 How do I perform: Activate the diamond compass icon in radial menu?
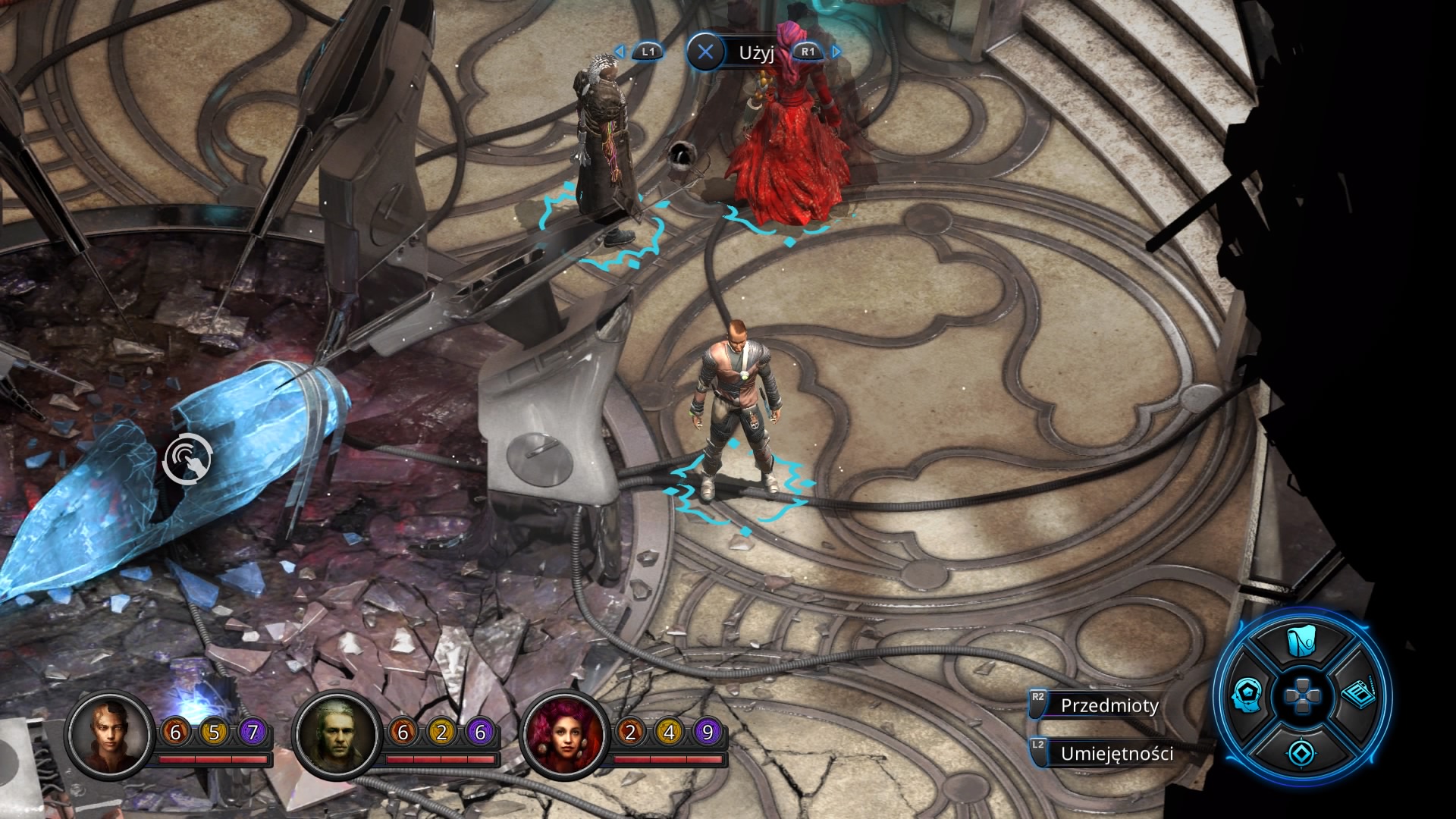[x=1302, y=752]
